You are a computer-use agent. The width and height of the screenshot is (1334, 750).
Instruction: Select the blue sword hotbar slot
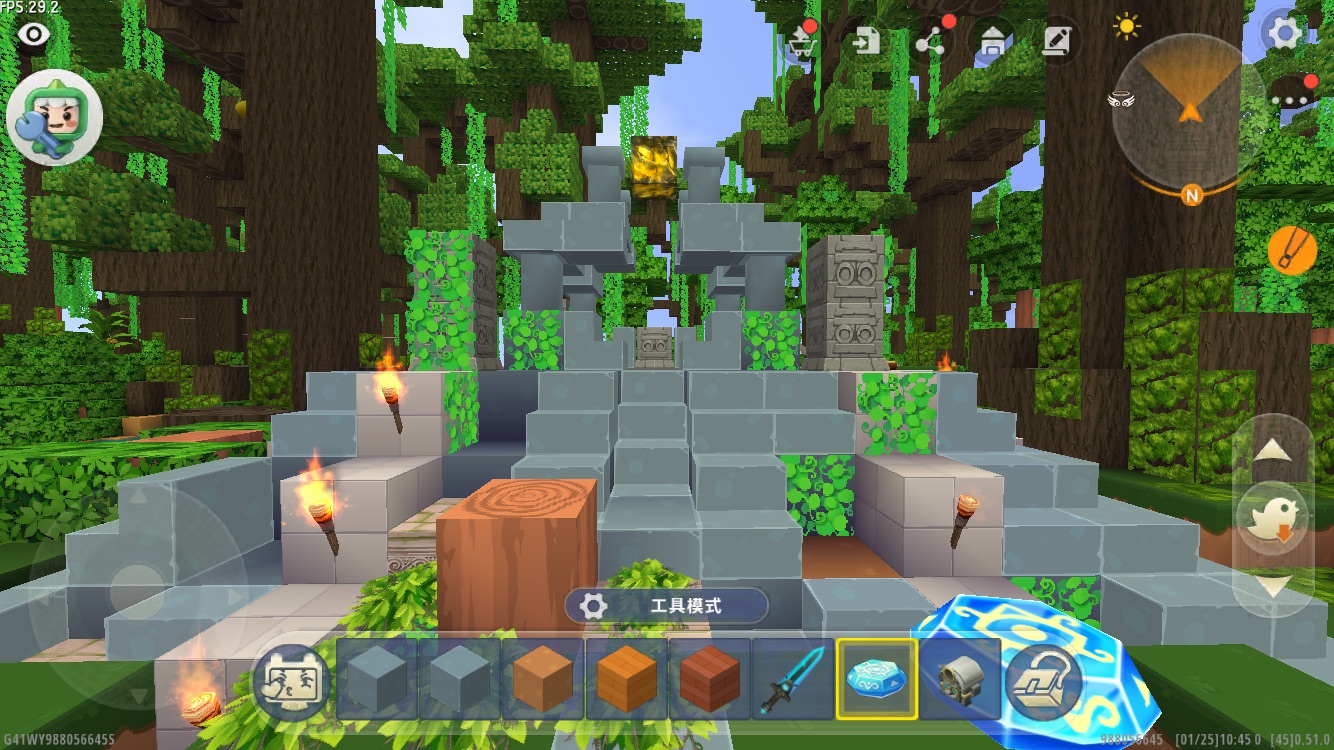(794, 680)
